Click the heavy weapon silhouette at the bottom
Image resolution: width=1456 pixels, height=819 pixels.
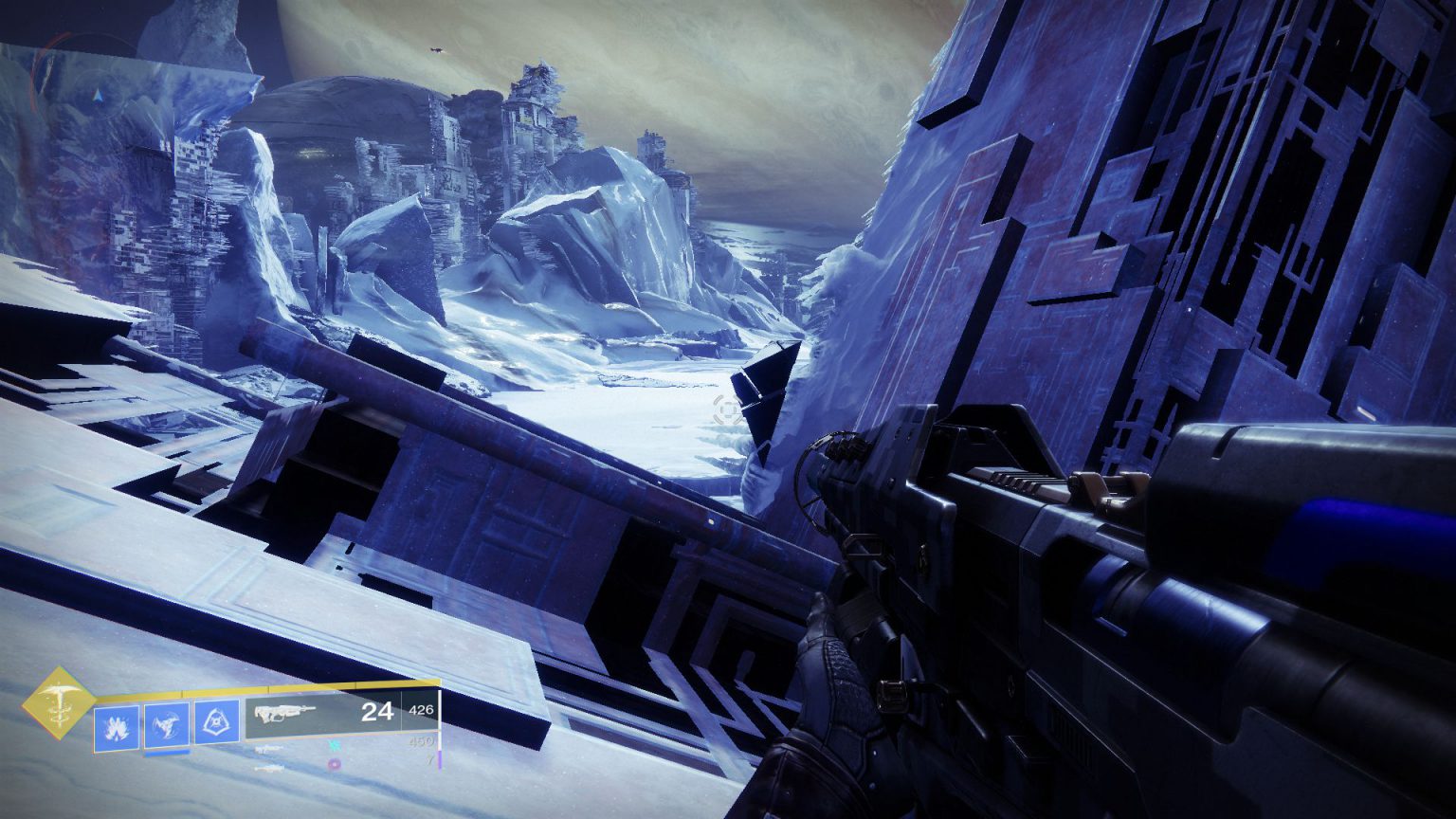270,770
